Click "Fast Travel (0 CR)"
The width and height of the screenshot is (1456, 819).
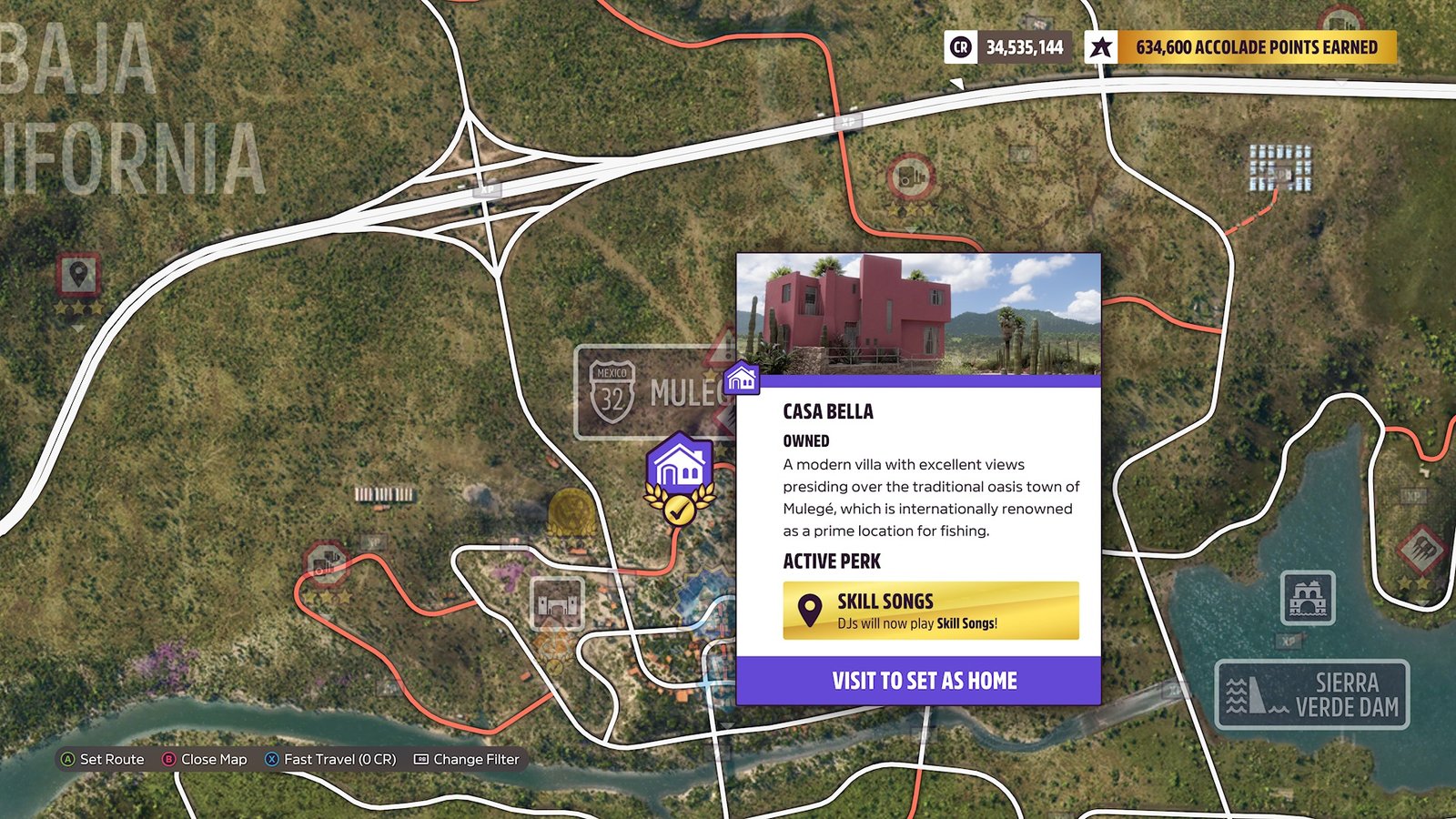[x=339, y=759]
